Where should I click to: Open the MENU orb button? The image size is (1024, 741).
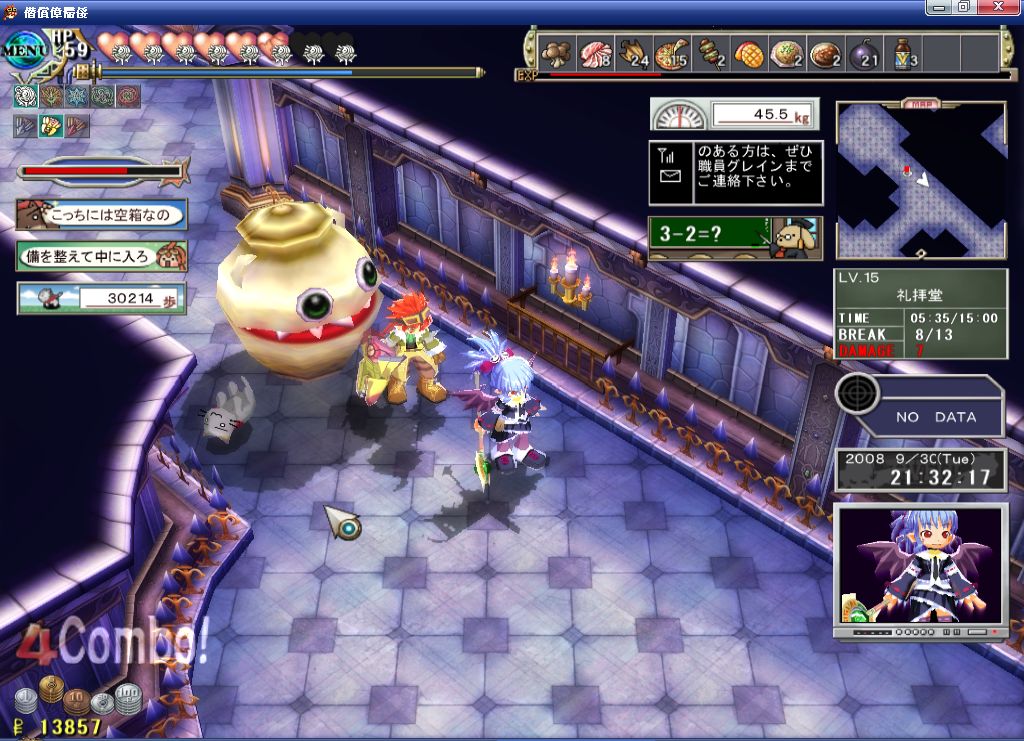[26, 47]
